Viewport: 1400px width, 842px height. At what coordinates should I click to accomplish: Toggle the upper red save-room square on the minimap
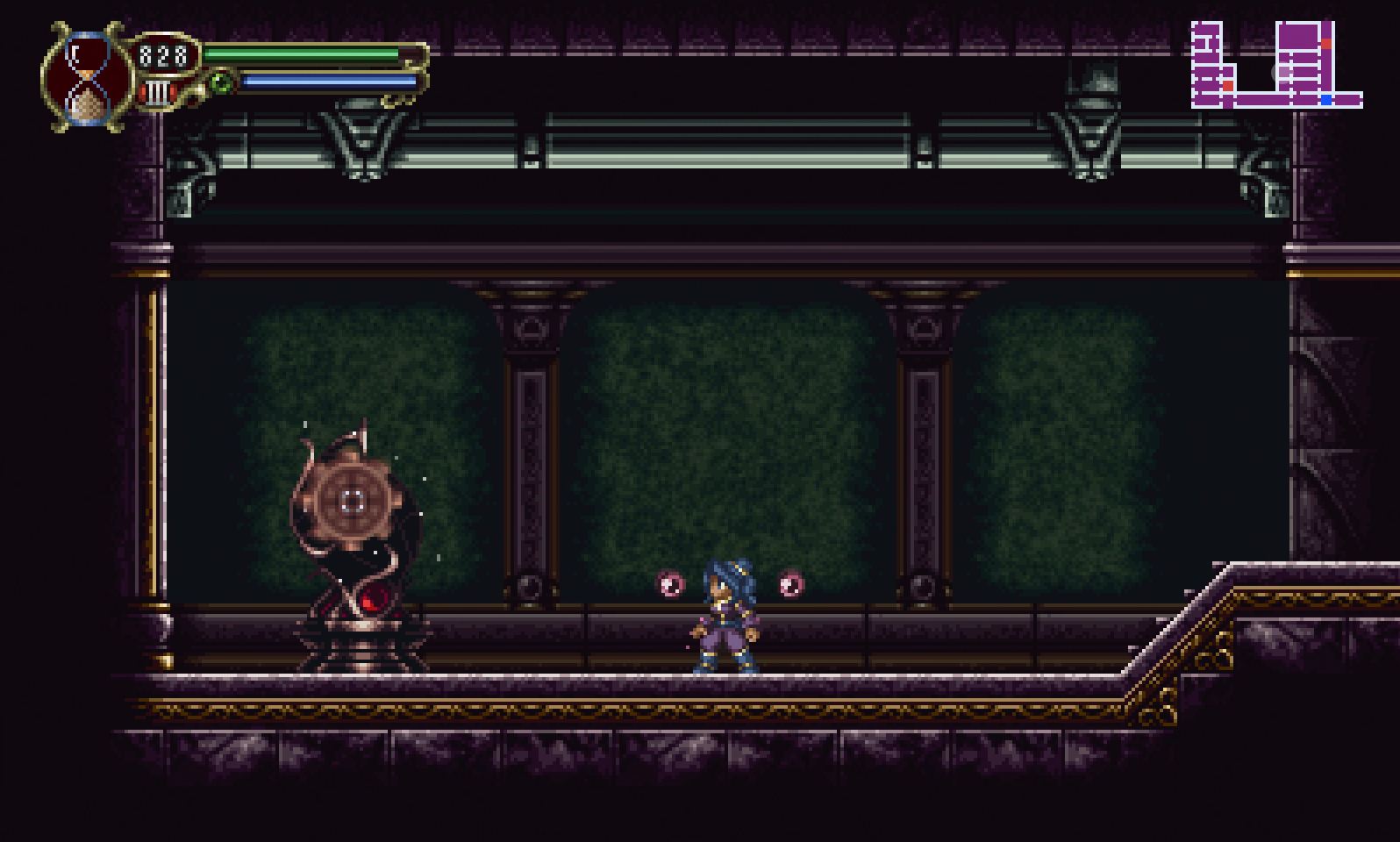(1326, 44)
